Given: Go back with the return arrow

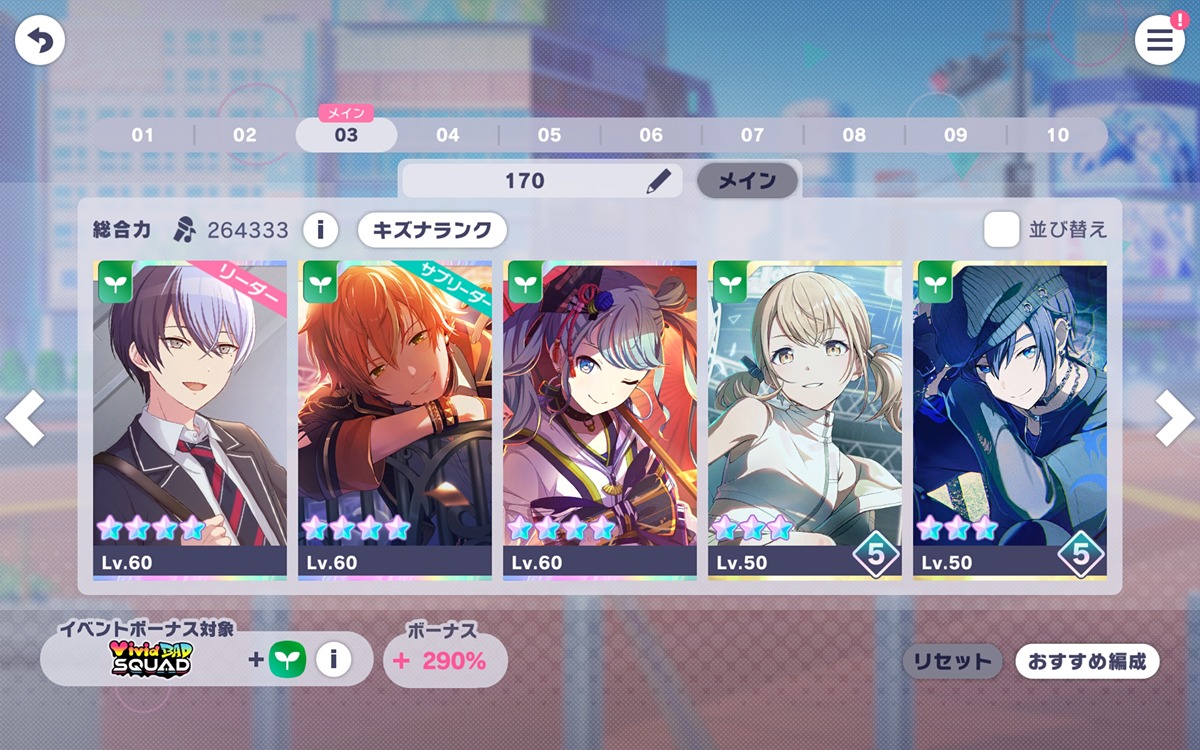Looking at the screenshot, I should [40, 41].
